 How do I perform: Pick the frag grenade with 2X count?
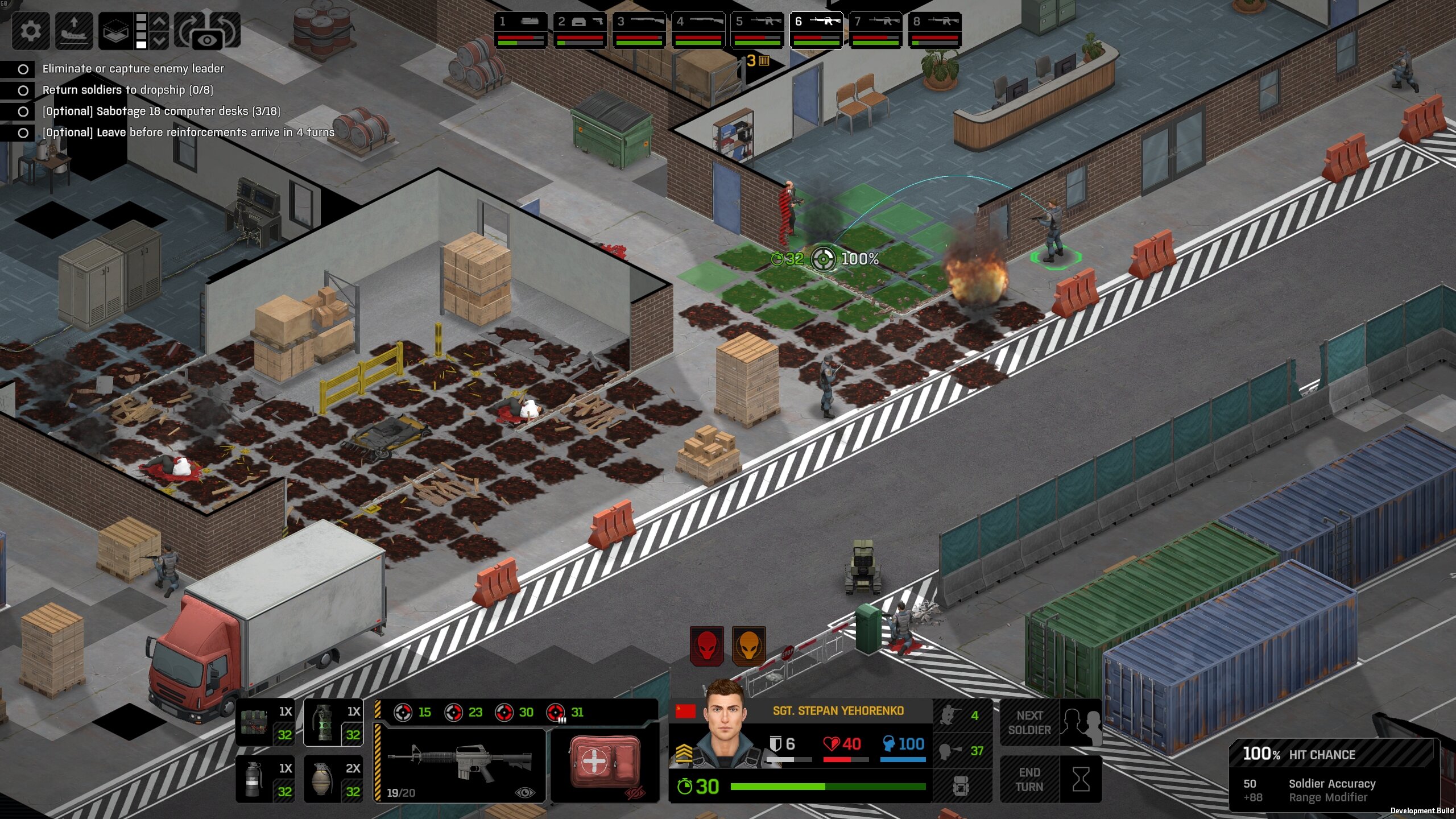(333, 779)
